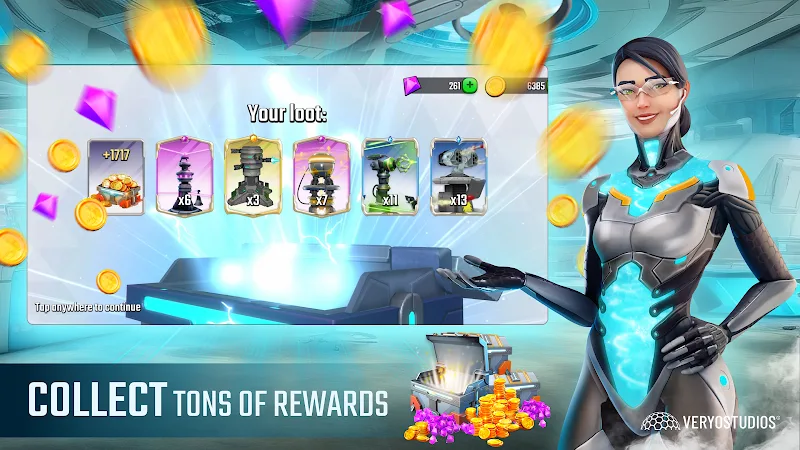800x450 pixels.
Task: Click the "Tap anywhere to continue" prompt
Action: (88, 307)
